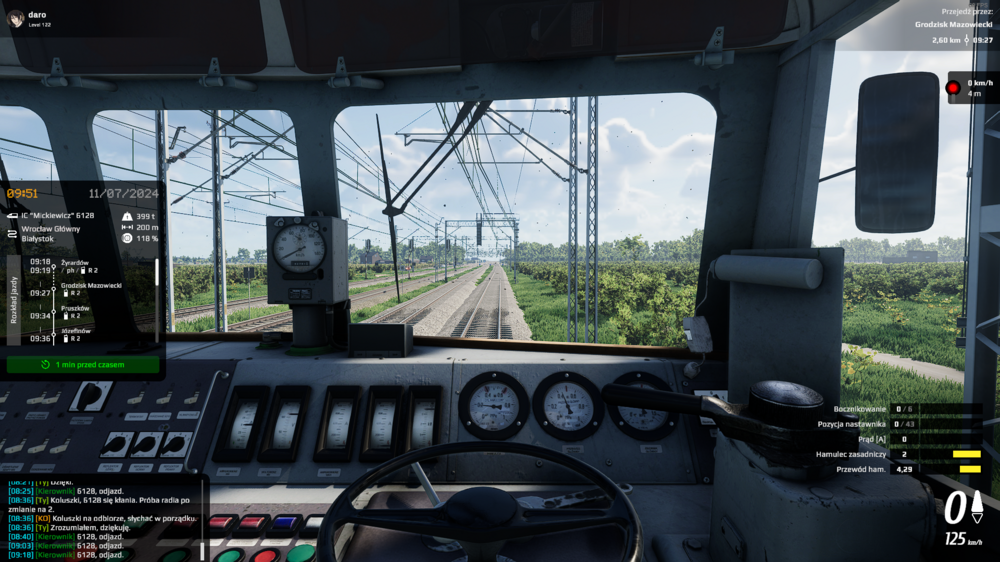Select the Grodzisk Mazowiecki timetable row
Screen dimensions: 1000x562
click(91, 285)
